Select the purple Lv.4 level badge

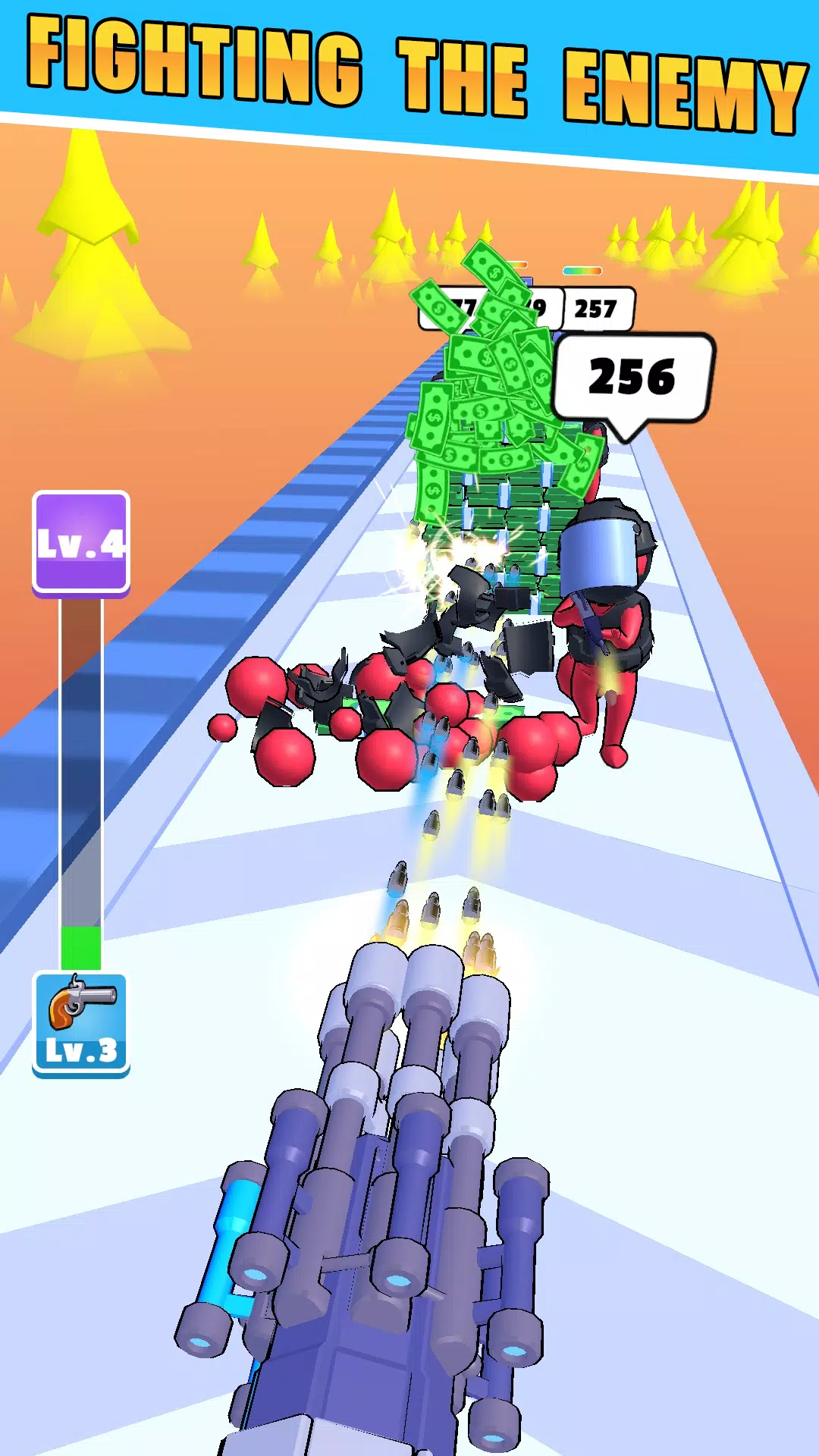[x=81, y=541]
